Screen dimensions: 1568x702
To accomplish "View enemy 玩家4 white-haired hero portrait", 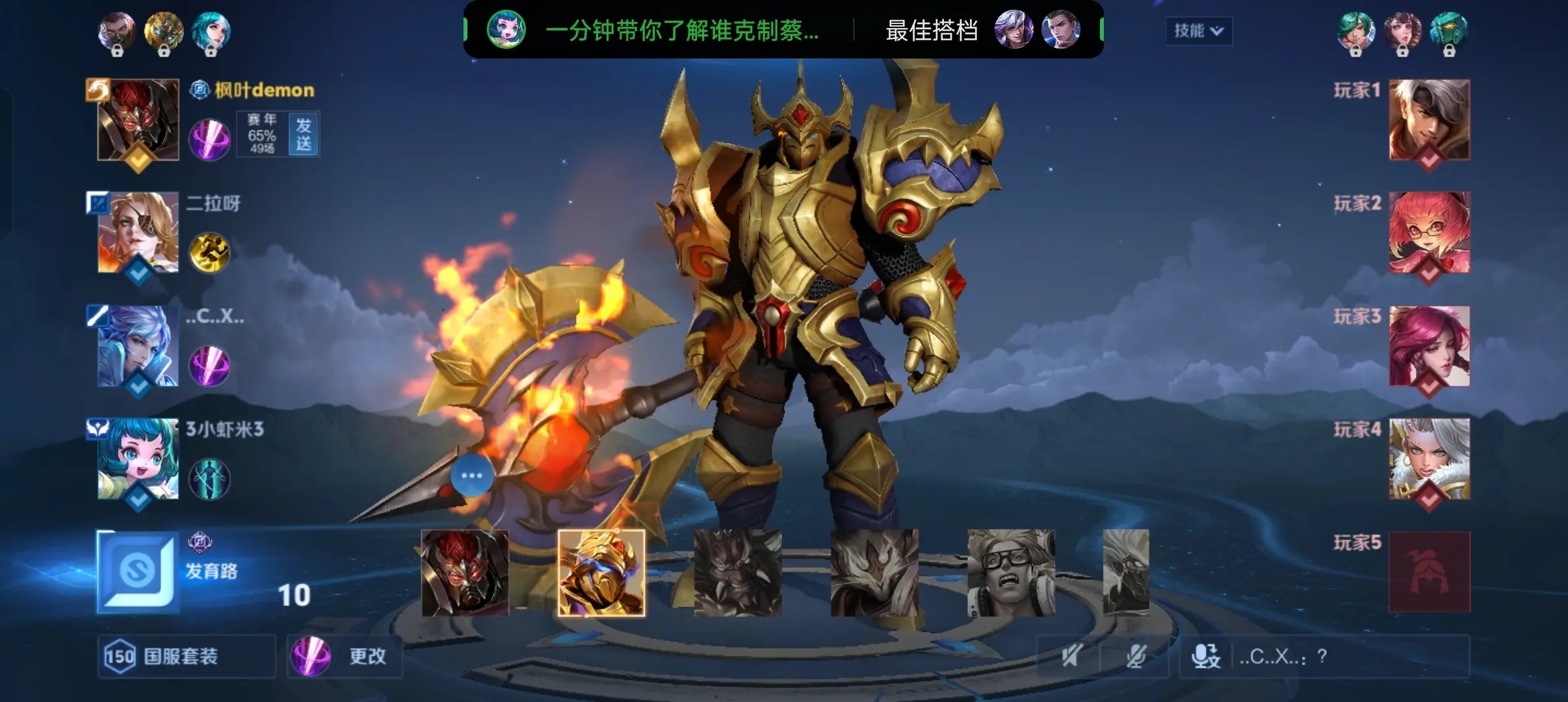I will (x=1429, y=459).
